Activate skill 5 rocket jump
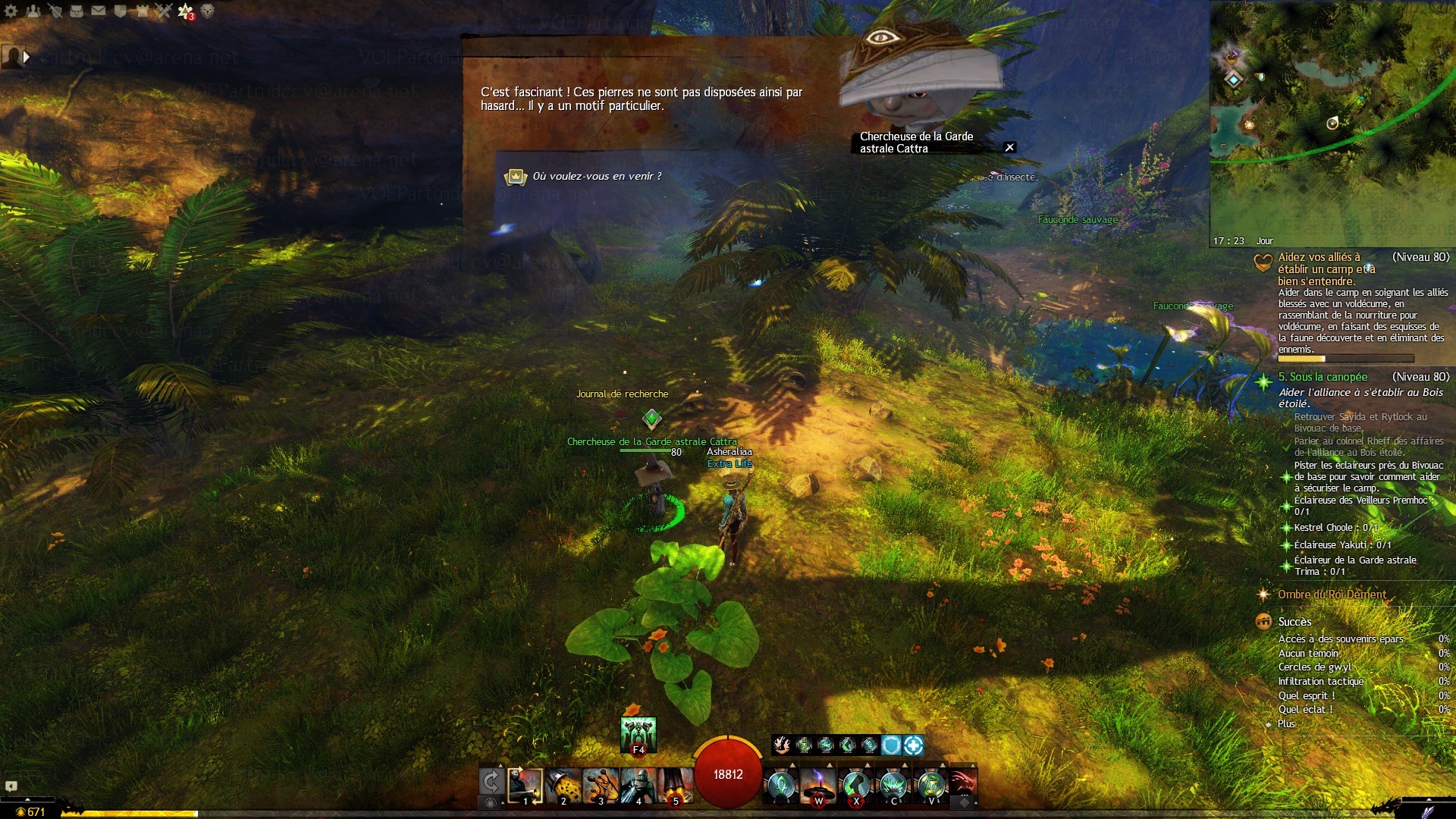 [x=675, y=785]
